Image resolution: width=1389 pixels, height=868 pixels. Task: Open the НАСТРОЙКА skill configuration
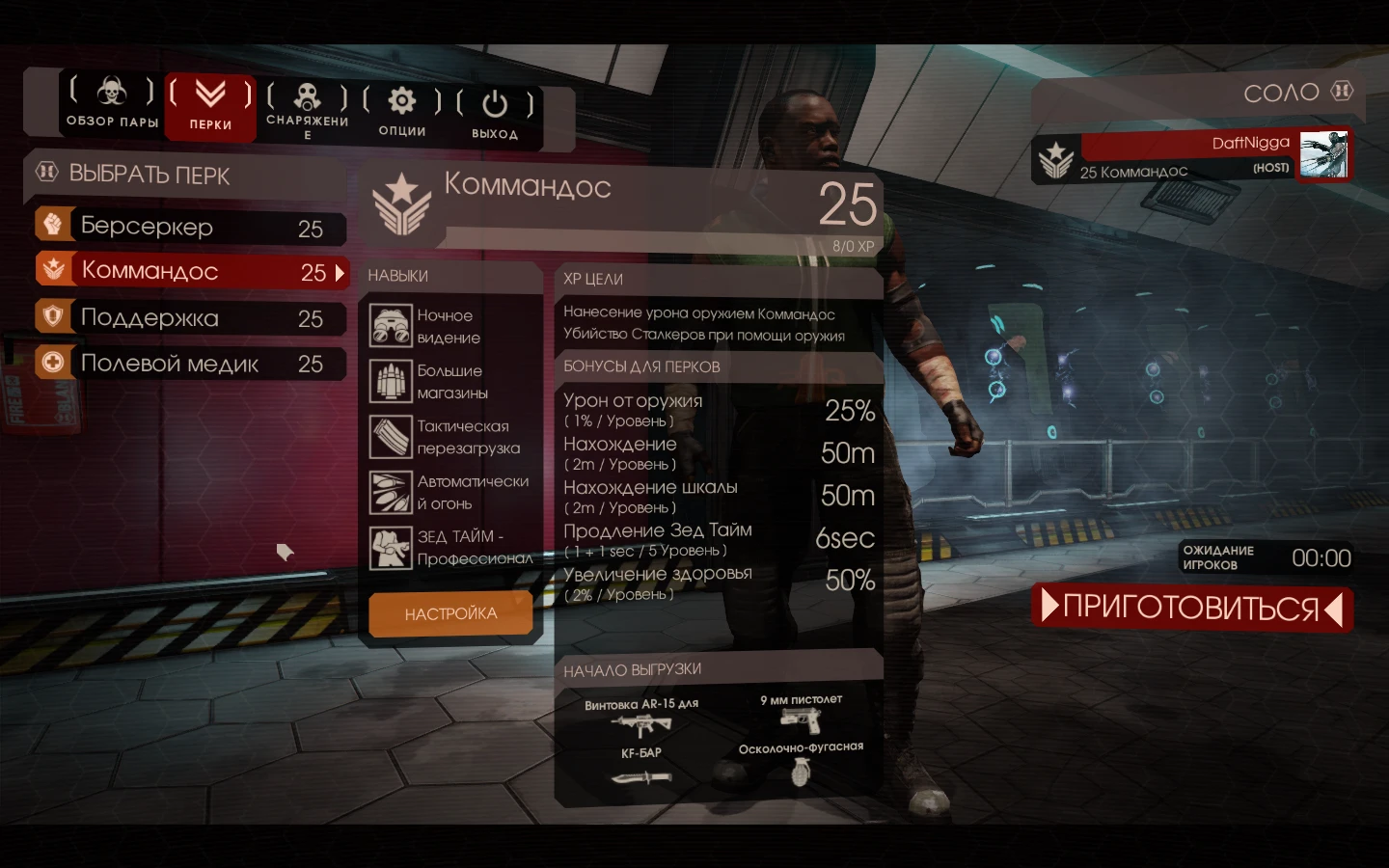coord(450,613)
